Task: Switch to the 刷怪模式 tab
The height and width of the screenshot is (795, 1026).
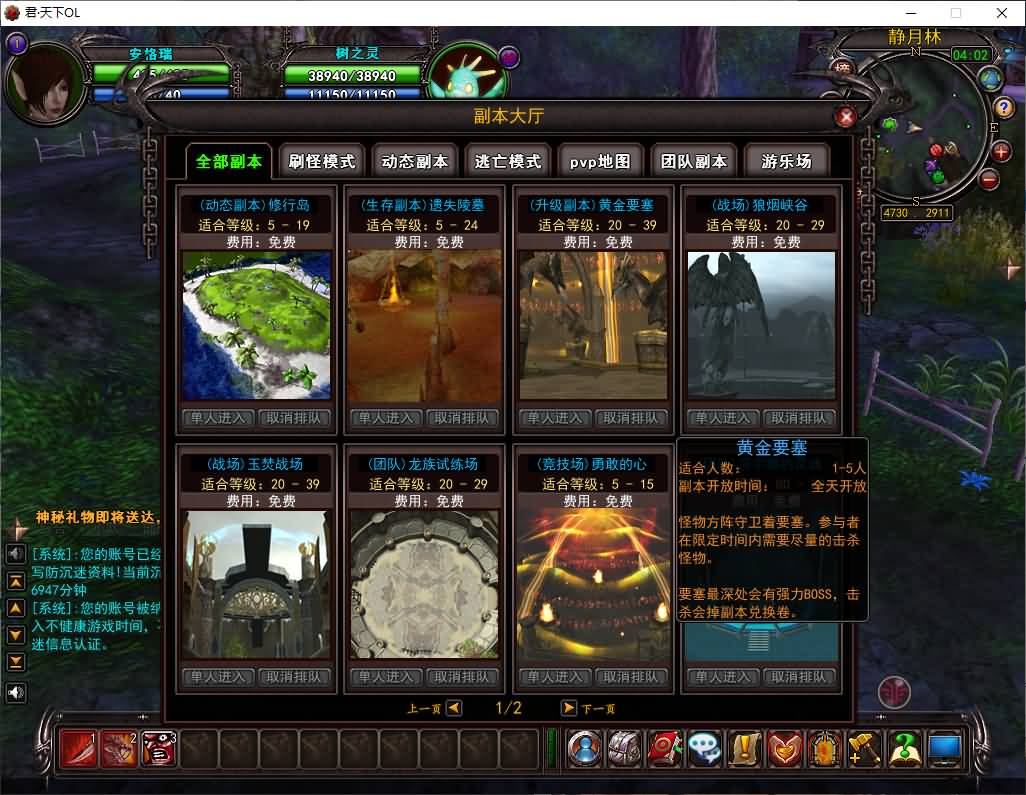Action: (321, 161)
